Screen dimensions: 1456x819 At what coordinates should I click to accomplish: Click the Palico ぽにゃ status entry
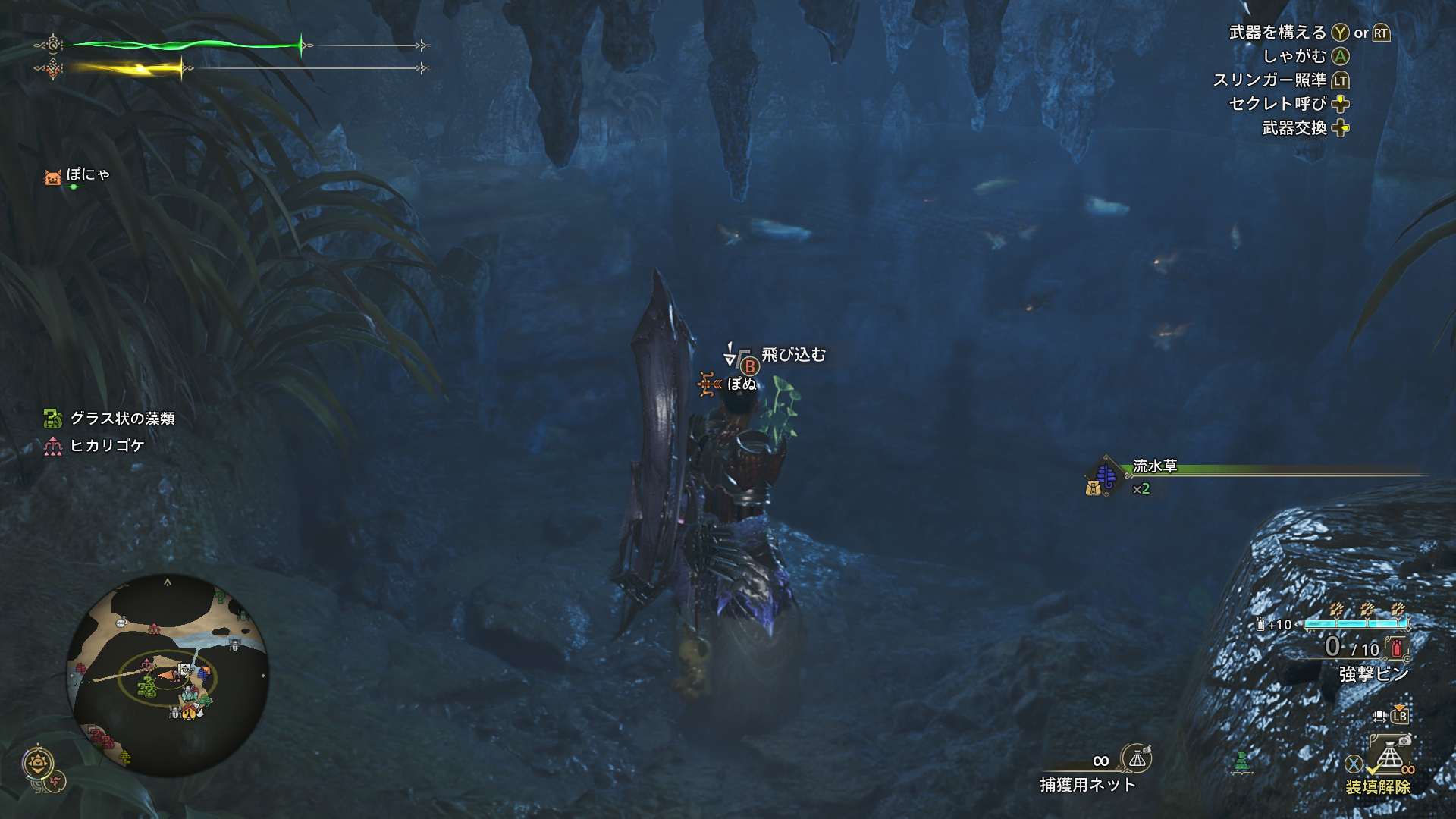pyautogui.click(x=77, y=176)
